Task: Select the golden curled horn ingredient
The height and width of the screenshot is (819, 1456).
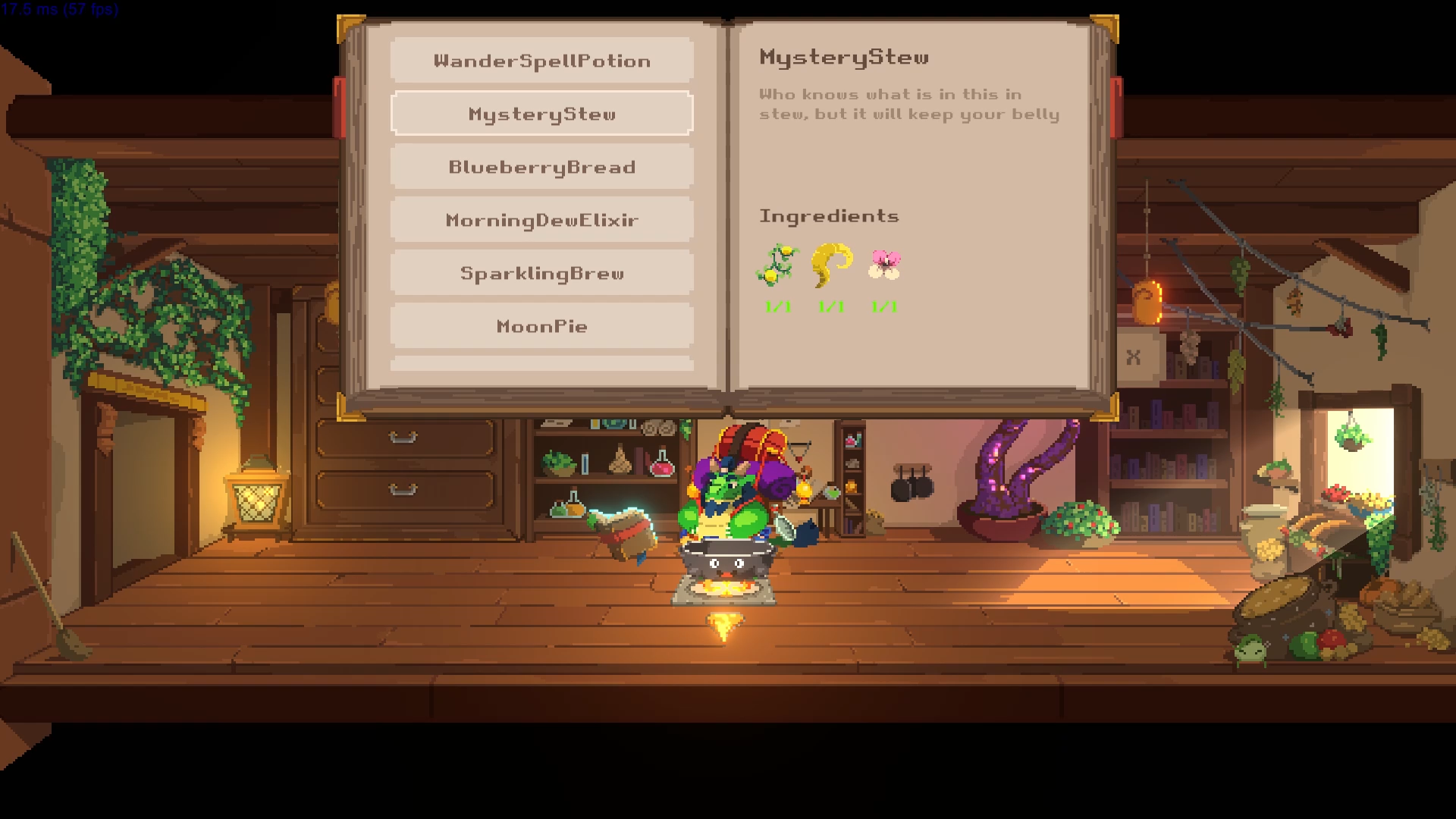Action: [x=831, y=265]
